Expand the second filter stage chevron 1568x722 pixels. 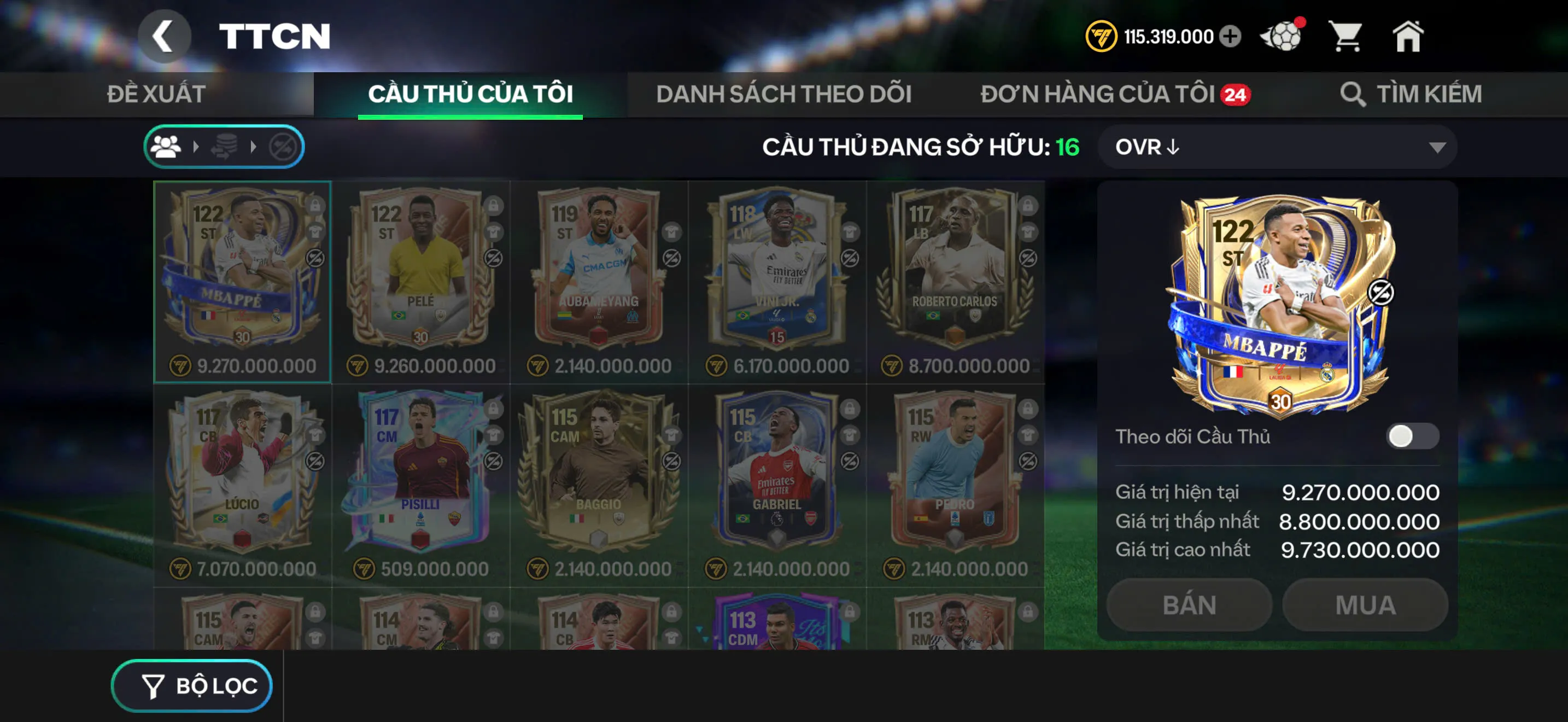coord(254,146)
